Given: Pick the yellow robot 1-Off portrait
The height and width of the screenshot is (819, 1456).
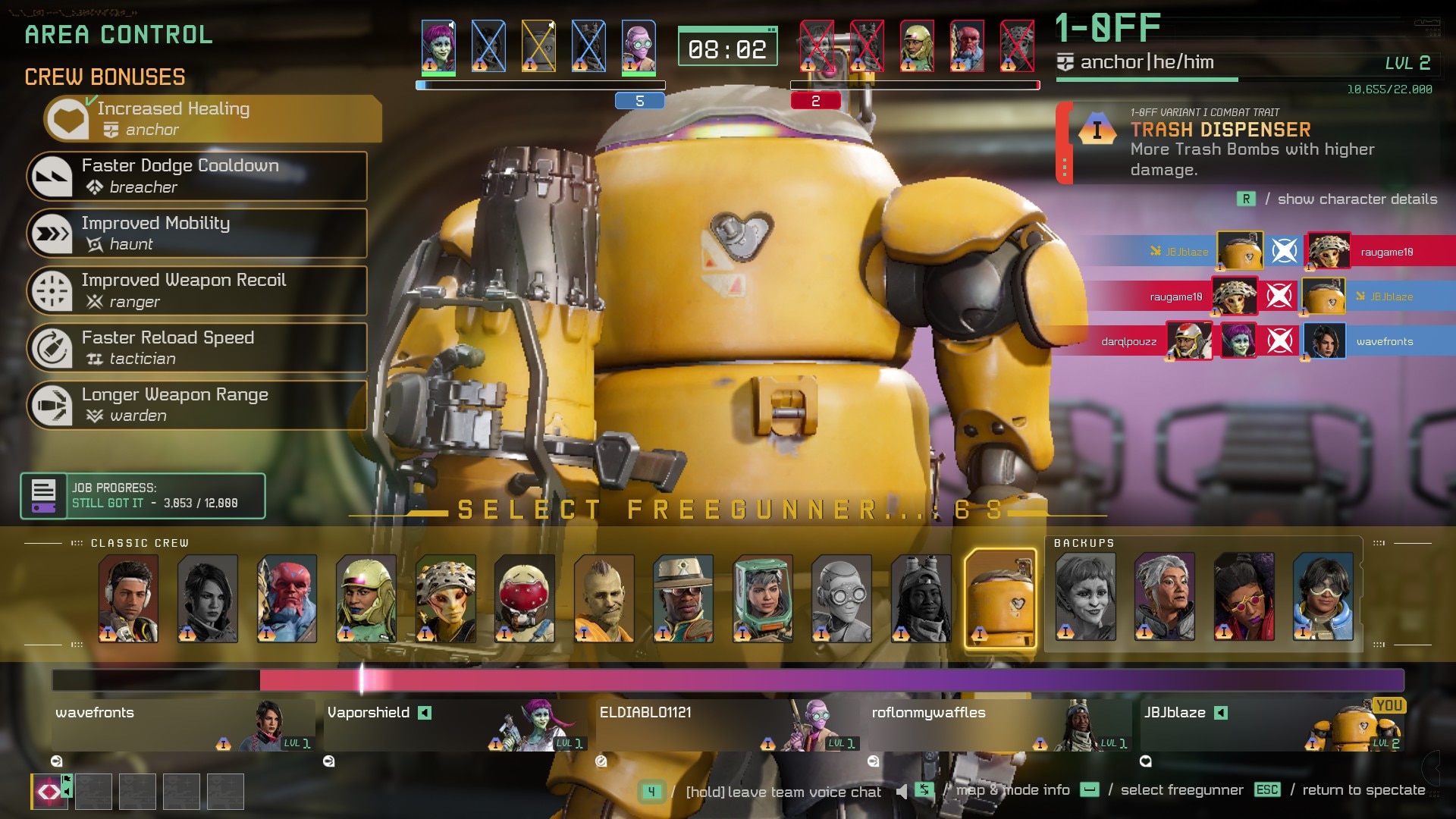Looking at the screenshot, I should pos(1000,598).
